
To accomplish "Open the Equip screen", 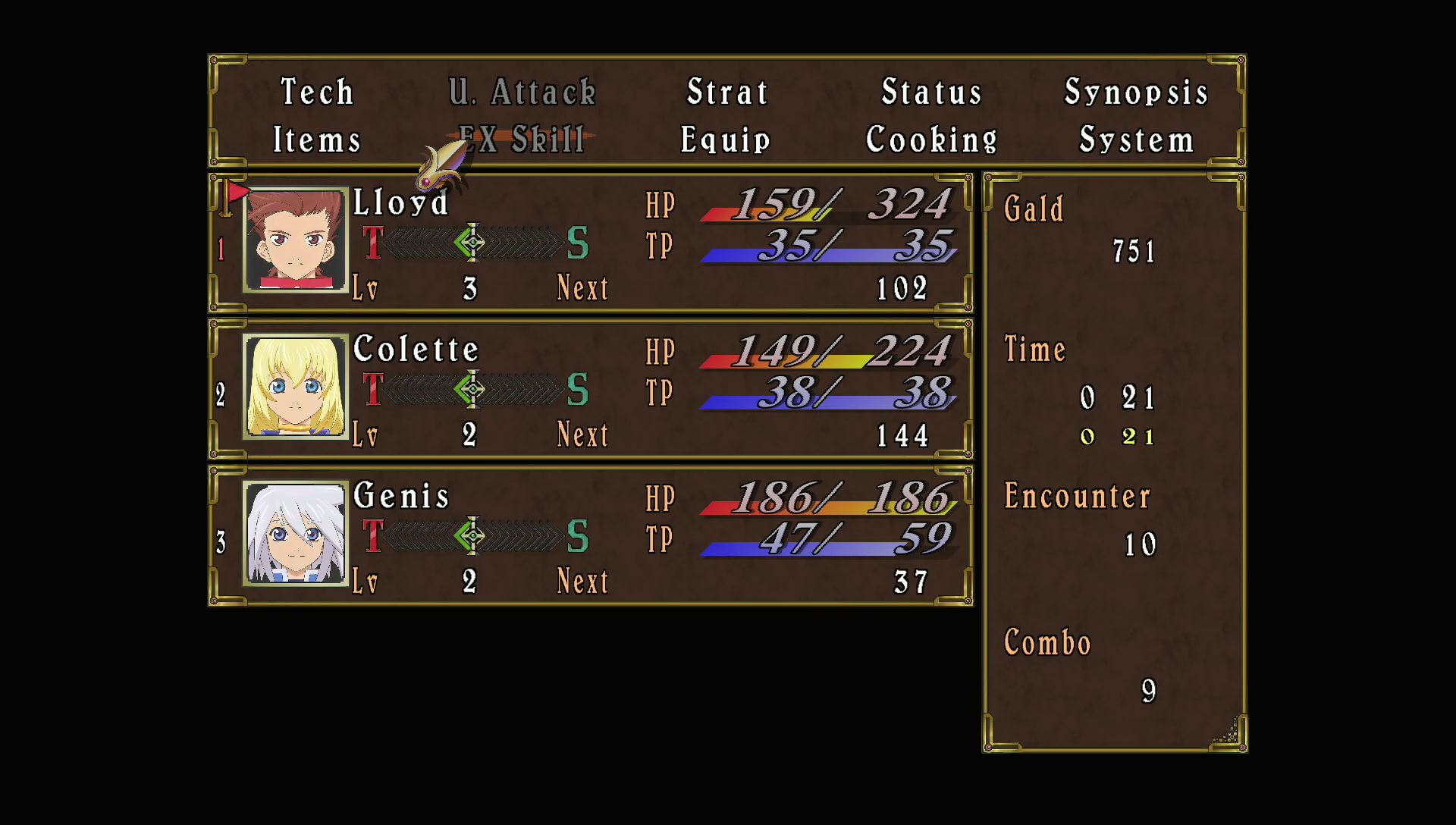I will pos(725,139).
